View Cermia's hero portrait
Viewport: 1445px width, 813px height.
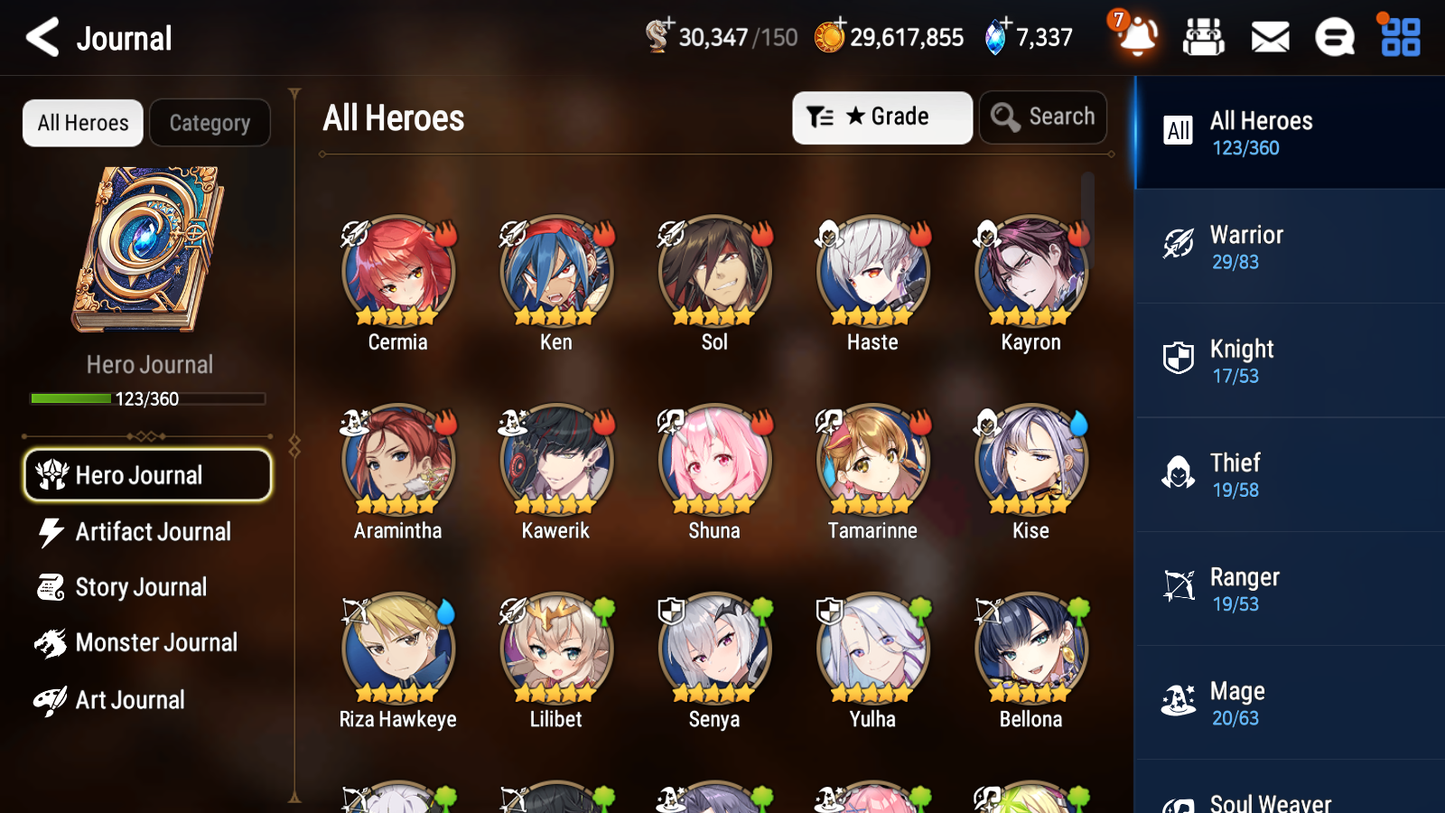(397, 270)
